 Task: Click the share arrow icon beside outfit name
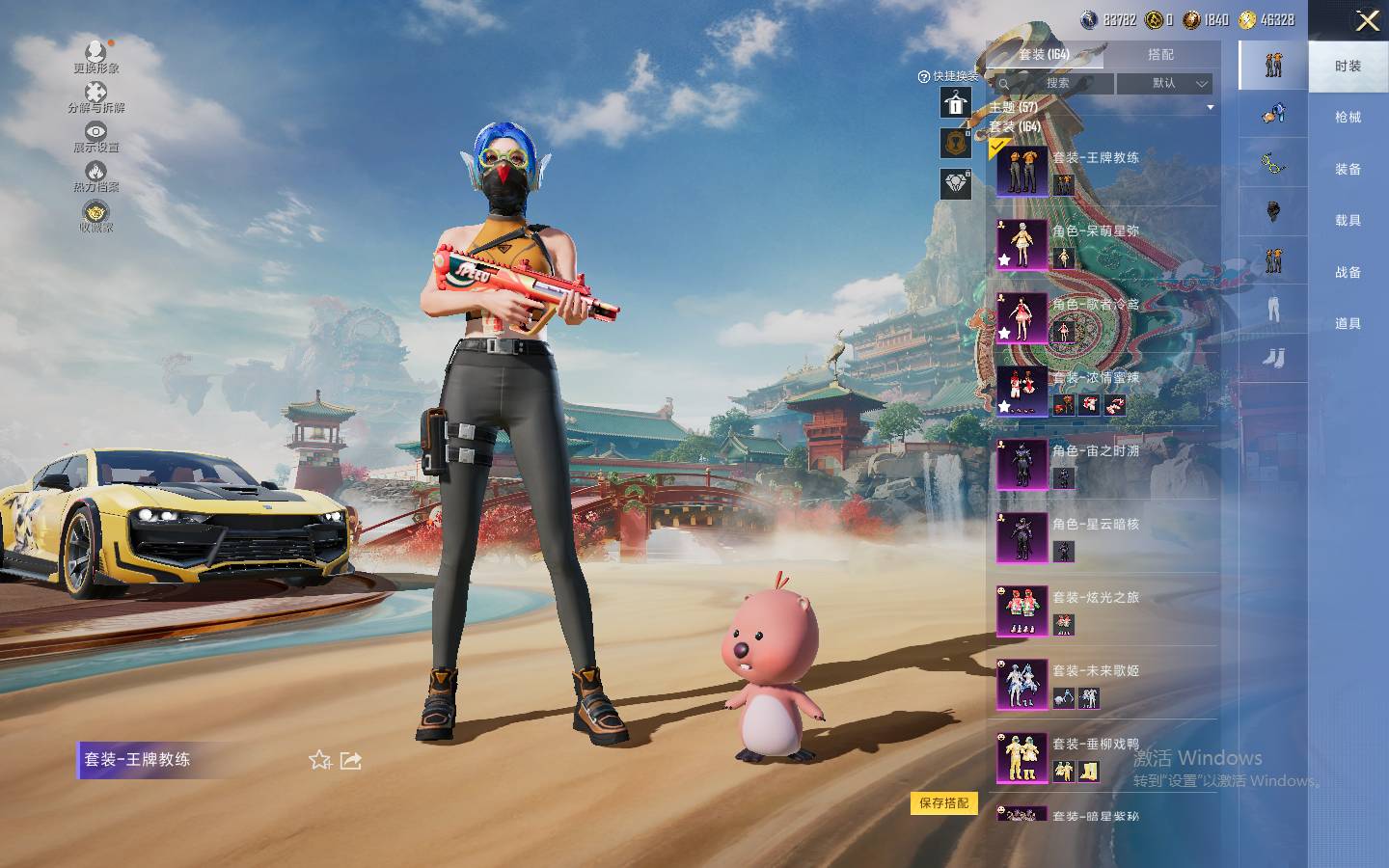(x=351, y=761)
